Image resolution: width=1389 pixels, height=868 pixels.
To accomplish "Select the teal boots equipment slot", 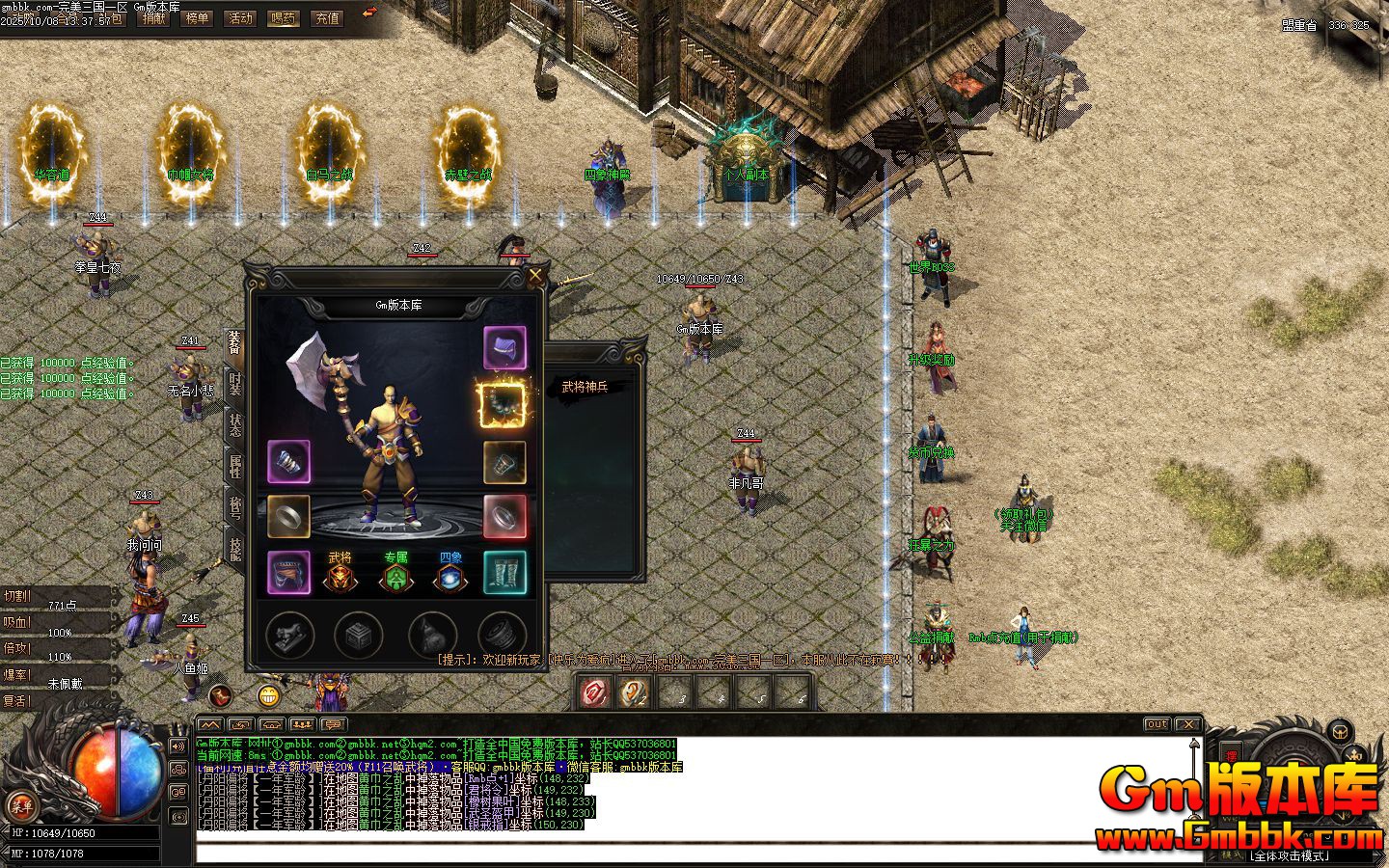I will click(504, 572).
